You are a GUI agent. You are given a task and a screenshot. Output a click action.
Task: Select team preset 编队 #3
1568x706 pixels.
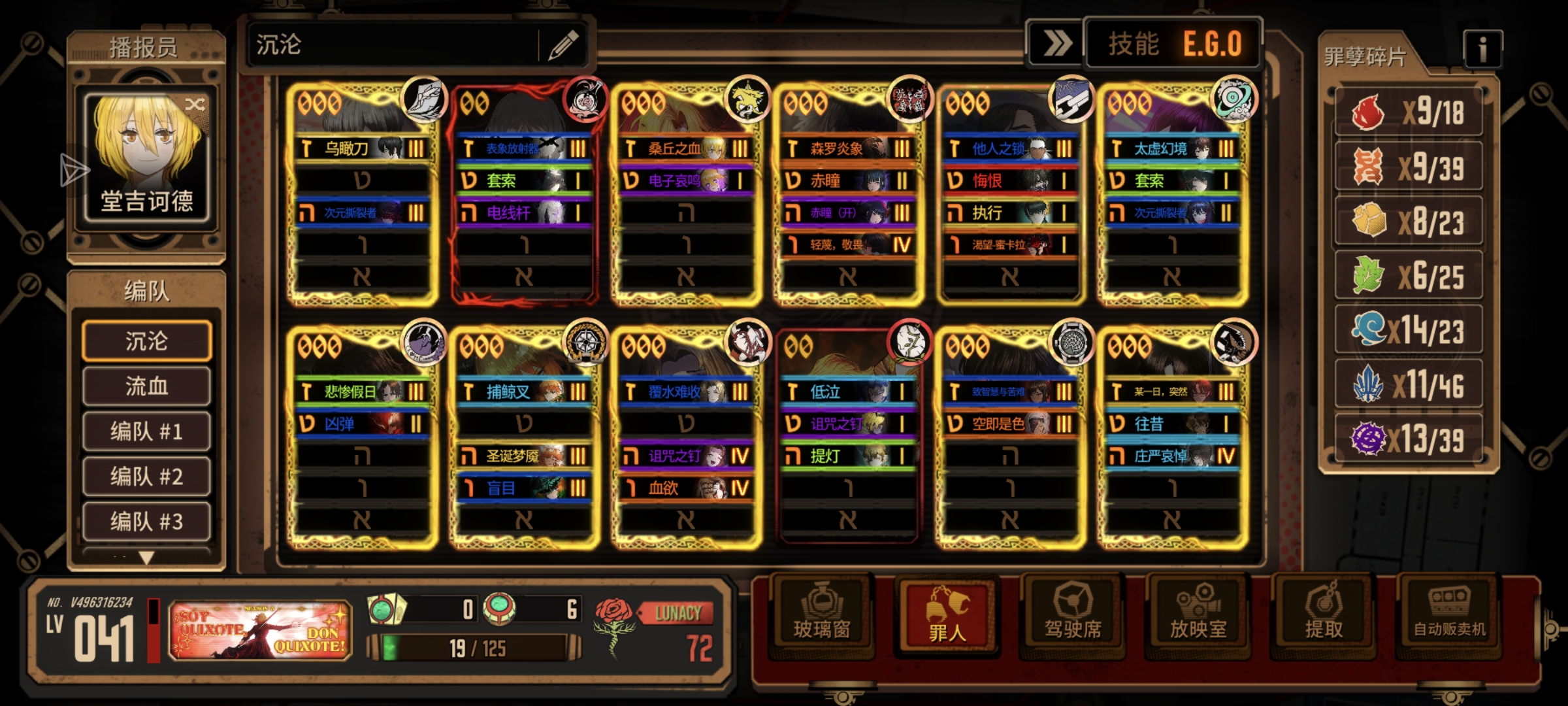[x=146, y=522]
